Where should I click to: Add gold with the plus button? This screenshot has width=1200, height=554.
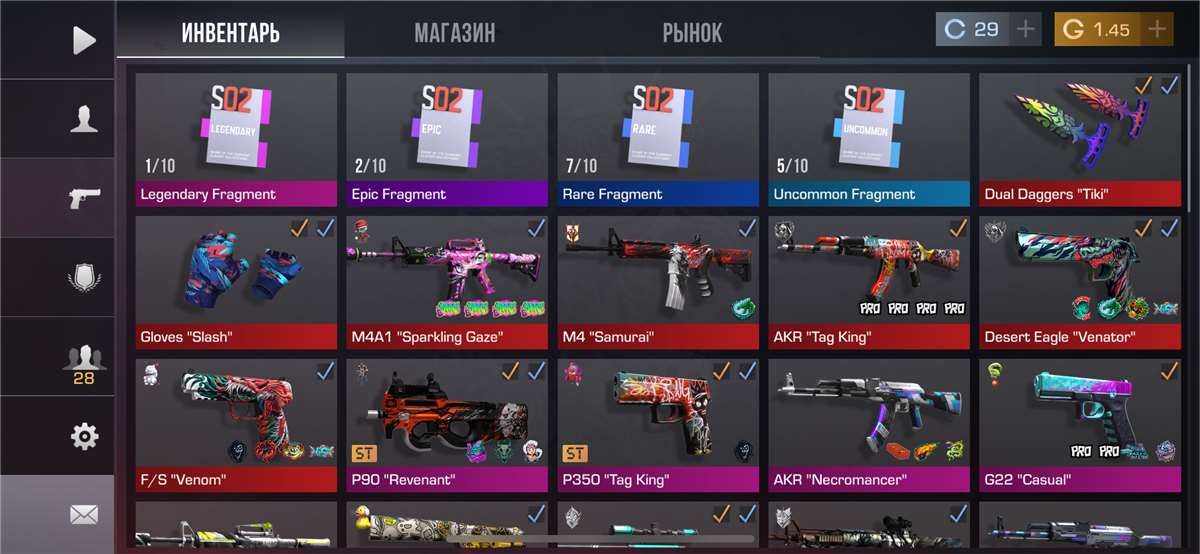click(x=1157, y=30)
